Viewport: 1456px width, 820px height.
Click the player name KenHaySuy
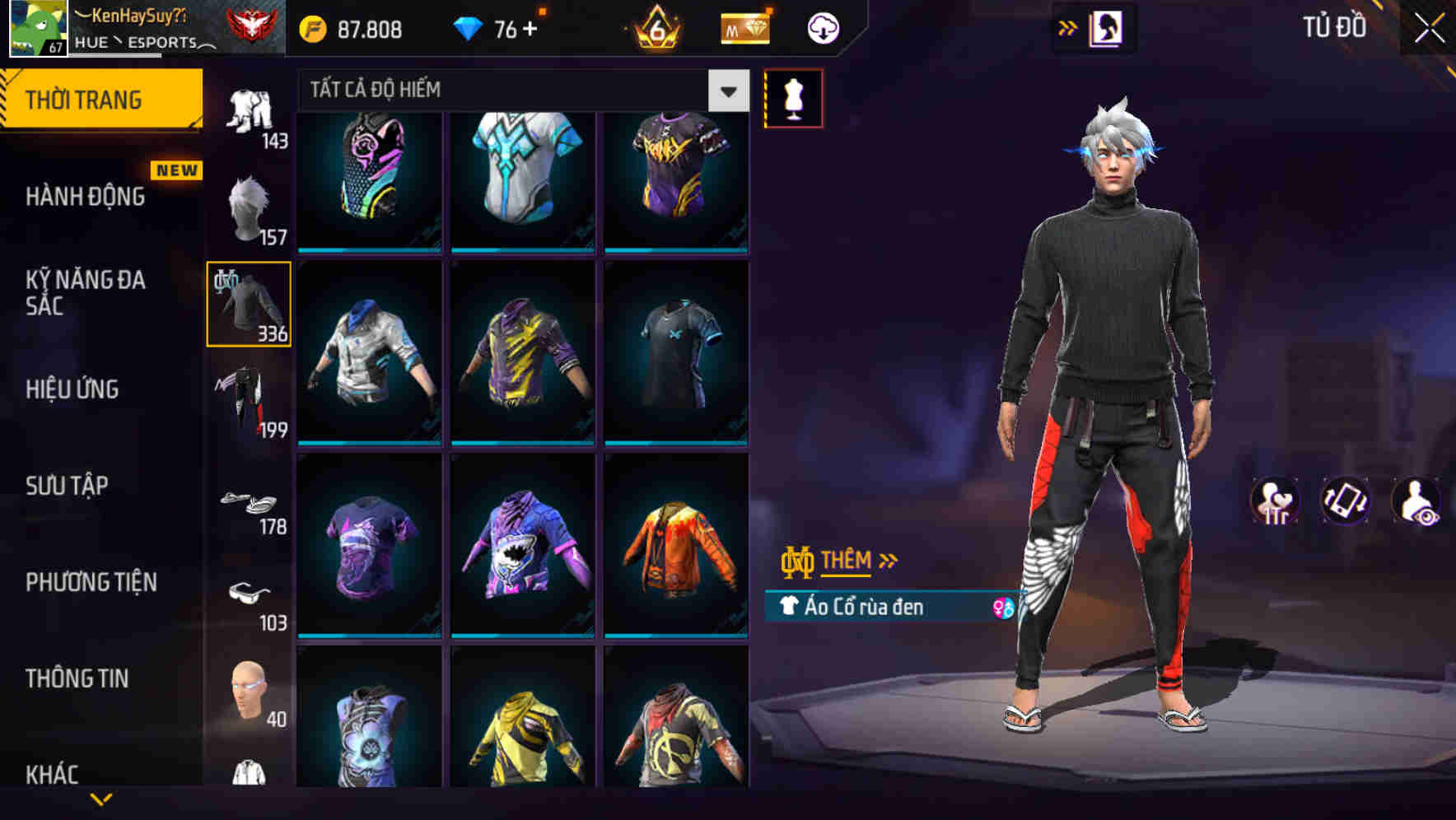138,15
